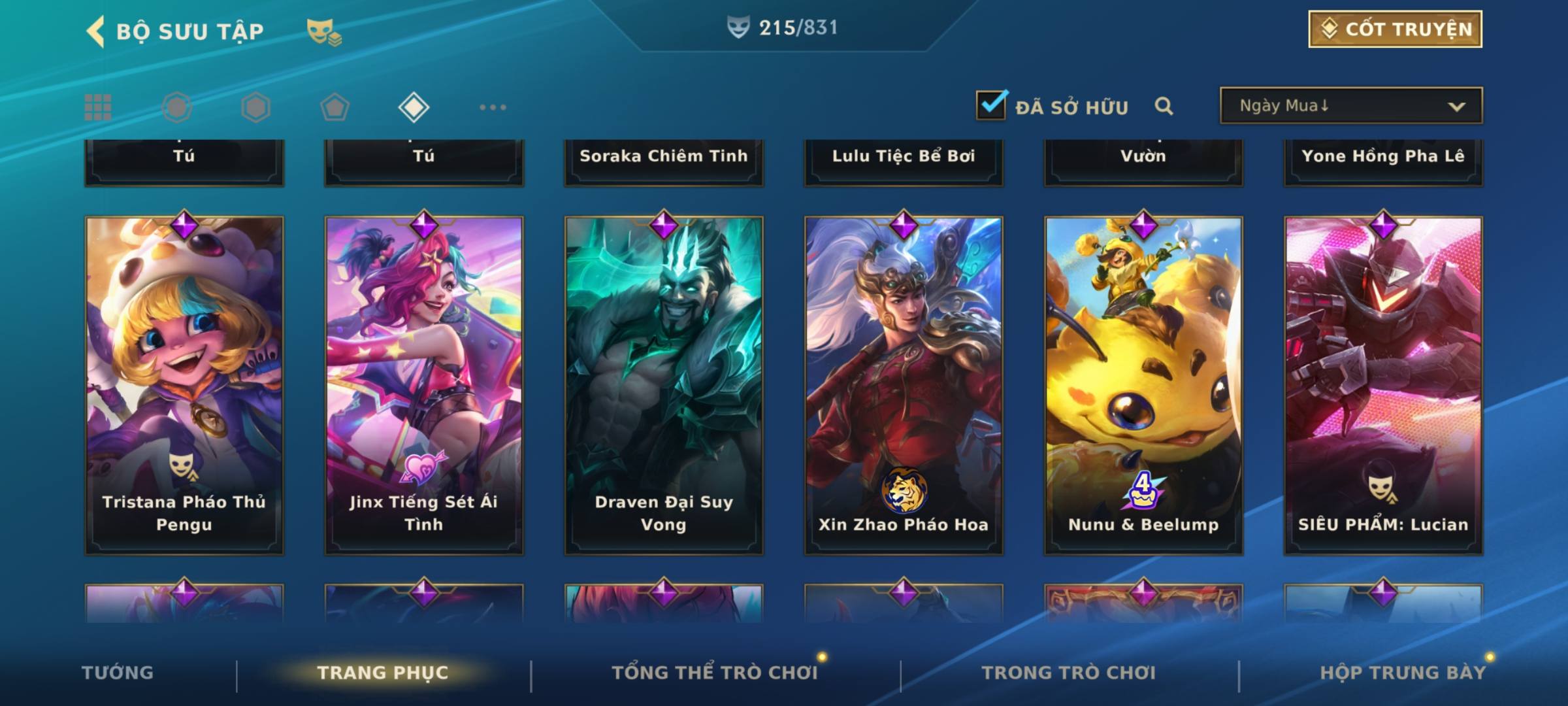Select the diamond rarity filter

[x=414, y=107]
